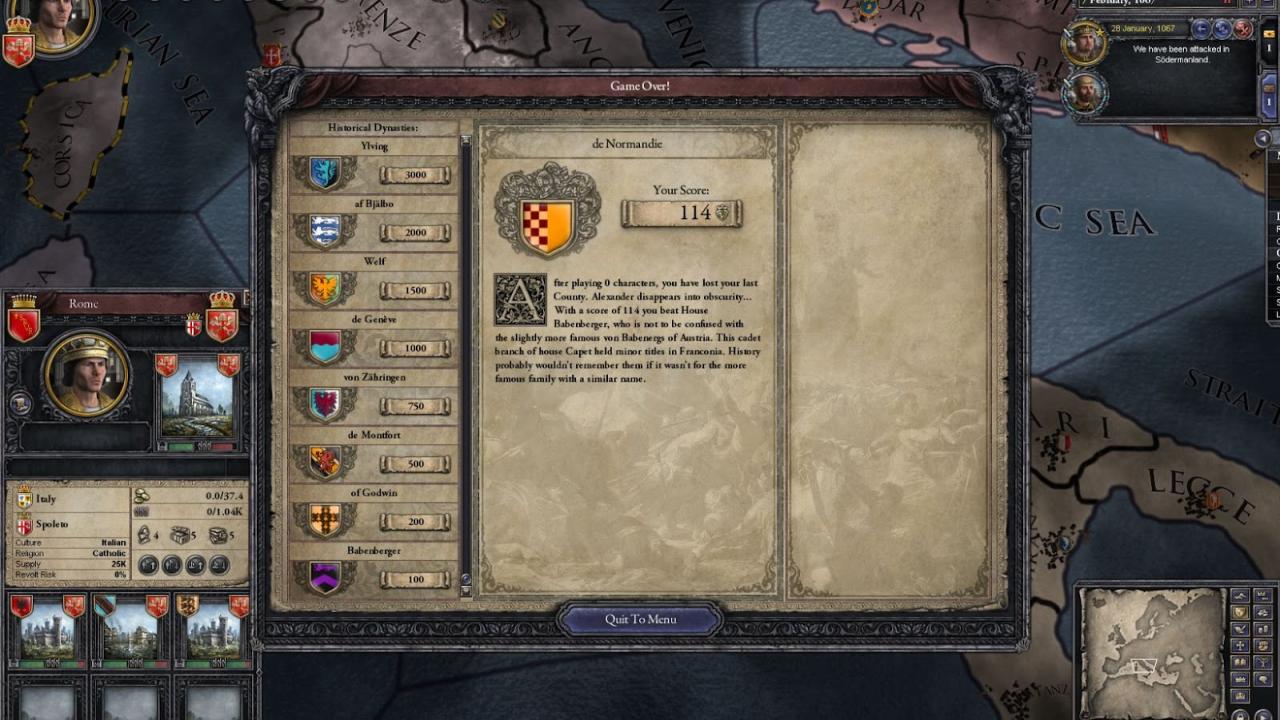Select the church holding picture in Rome
The height and width of the screenshot is (720, 1280).
click(x=197, y=398)
